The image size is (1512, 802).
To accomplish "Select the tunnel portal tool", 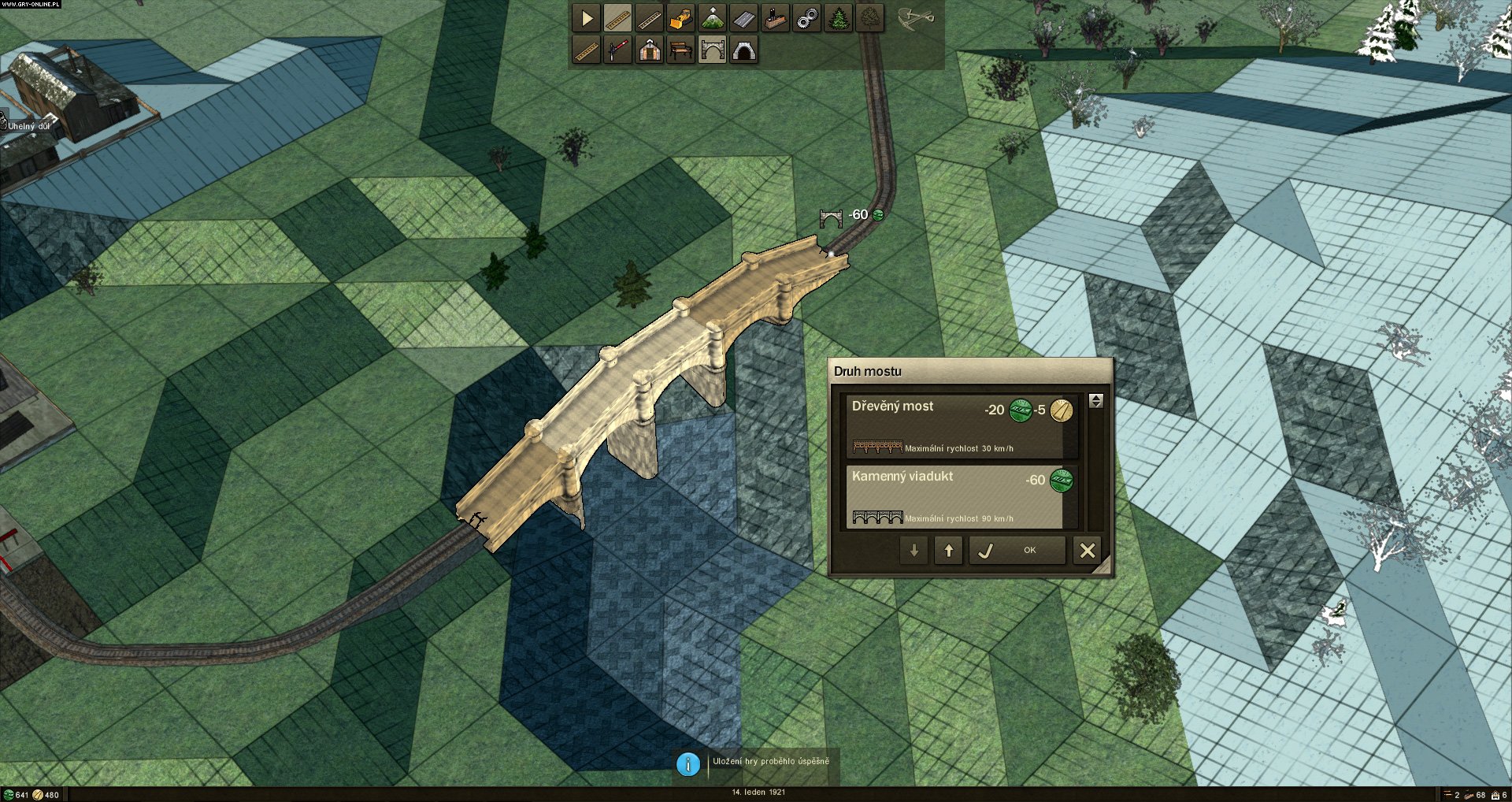I will [744, 51].
